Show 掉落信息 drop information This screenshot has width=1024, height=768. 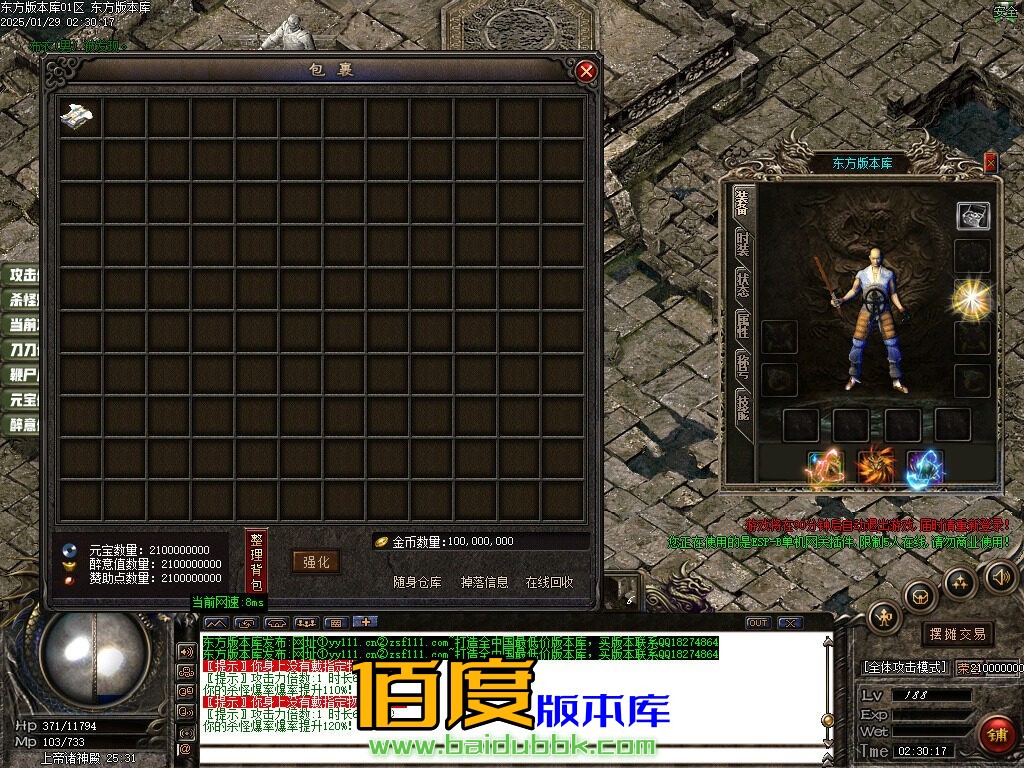pos(484,582)
